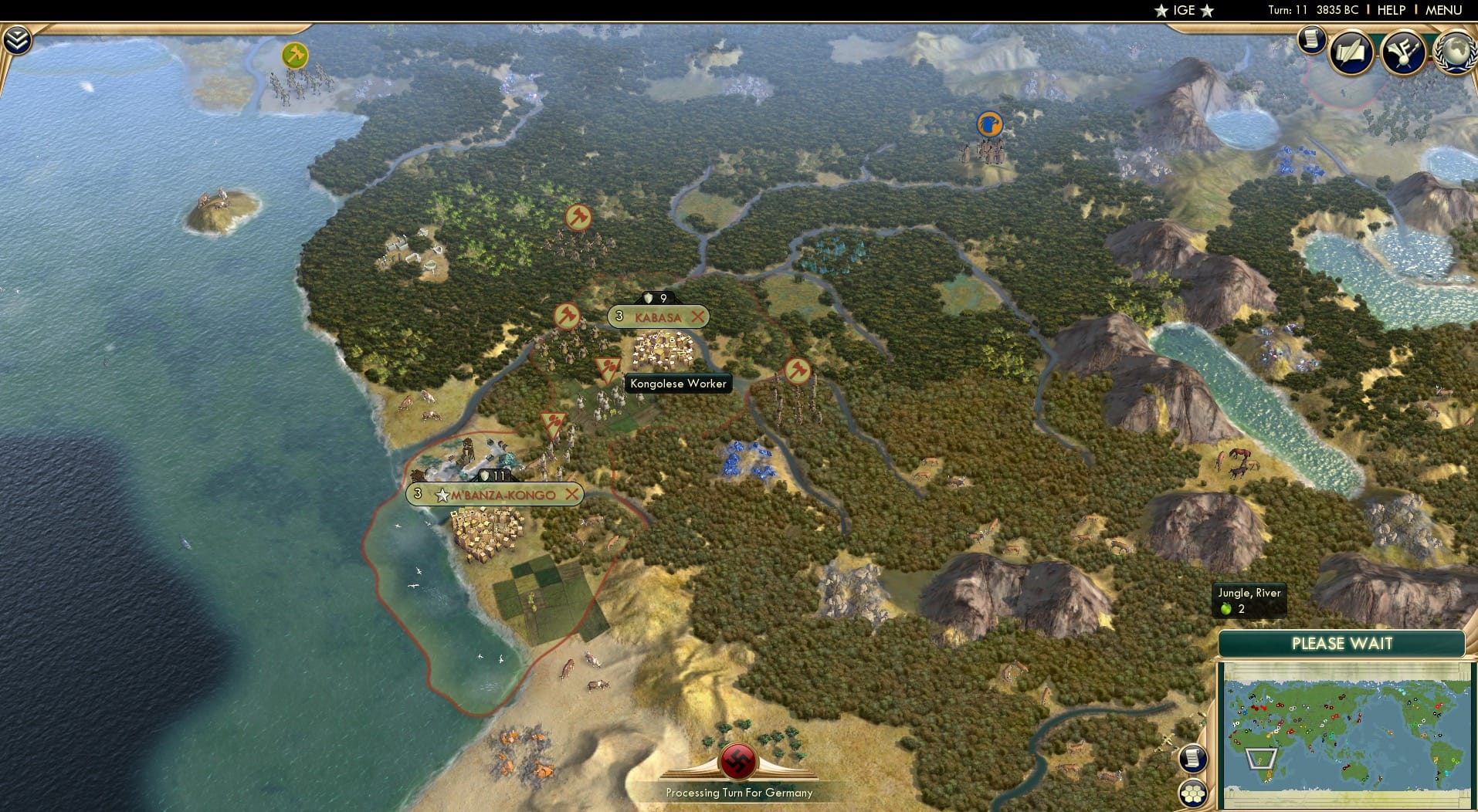Select the Kongolese Worker unit

click(x=677, y=384)
